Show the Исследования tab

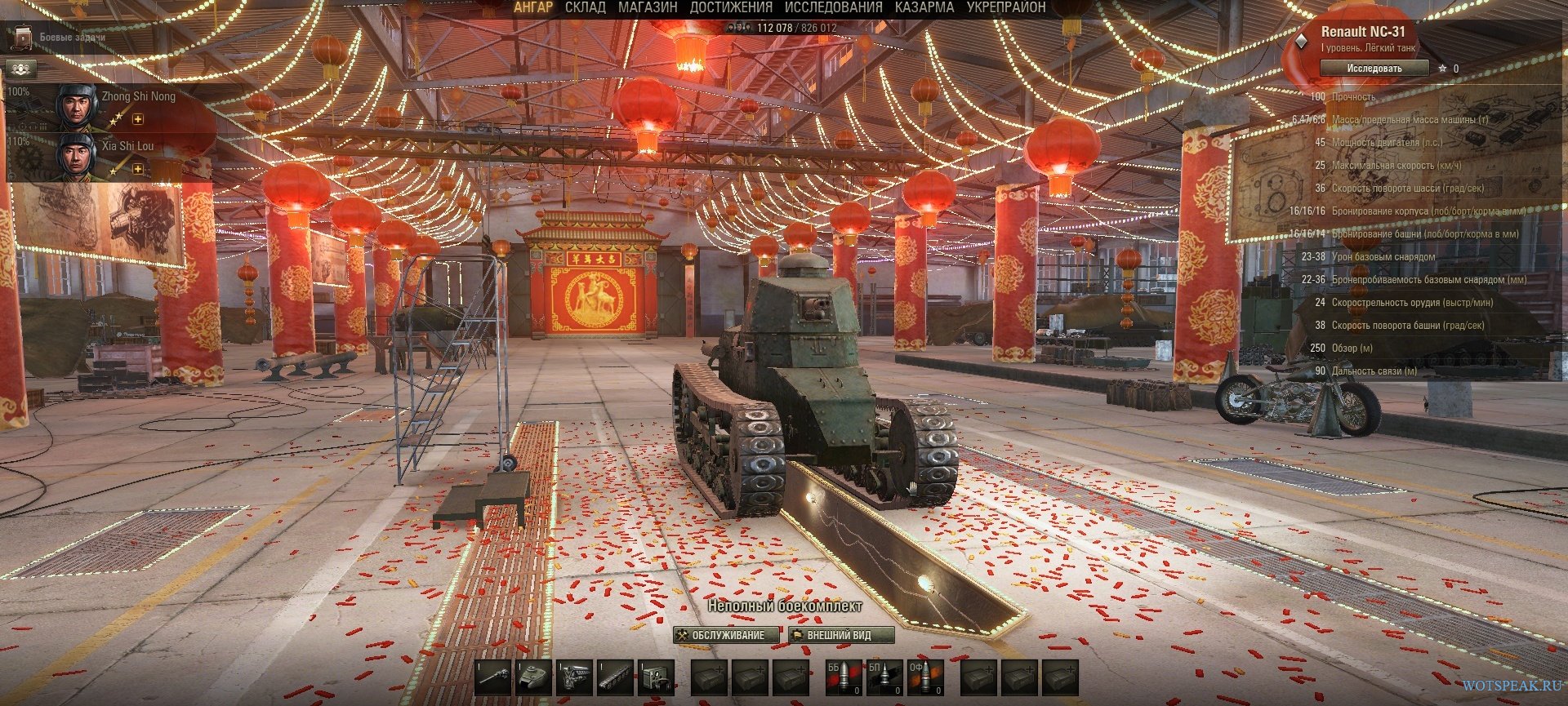(x=833, y=7)
